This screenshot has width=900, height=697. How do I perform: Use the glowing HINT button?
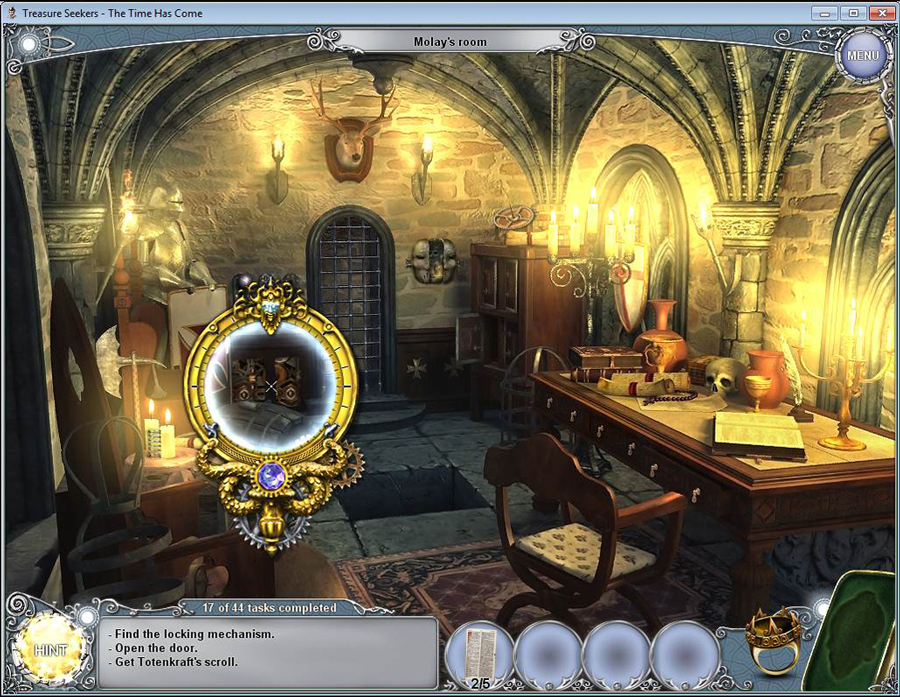pos(50,650)
